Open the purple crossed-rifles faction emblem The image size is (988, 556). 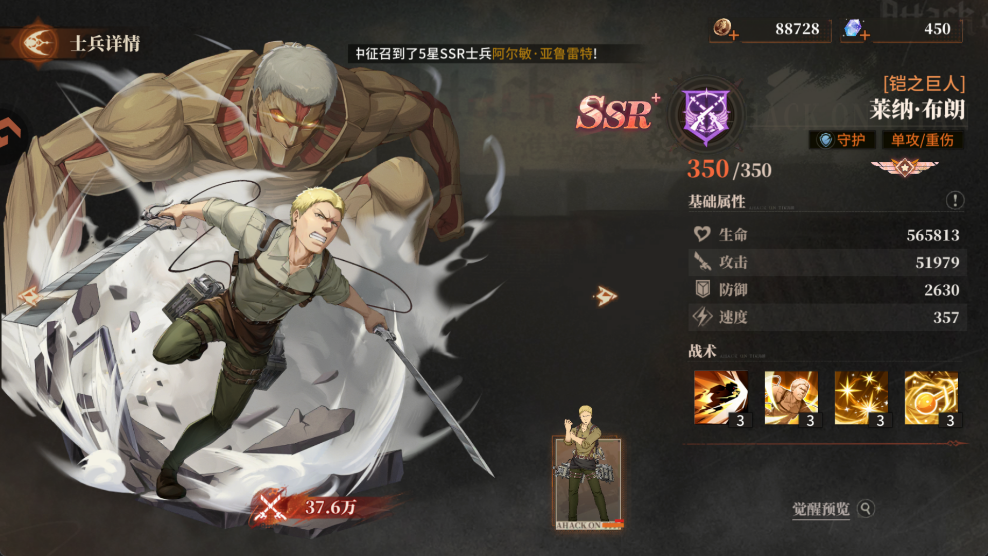pyautogui.click(x=705, y=110)
